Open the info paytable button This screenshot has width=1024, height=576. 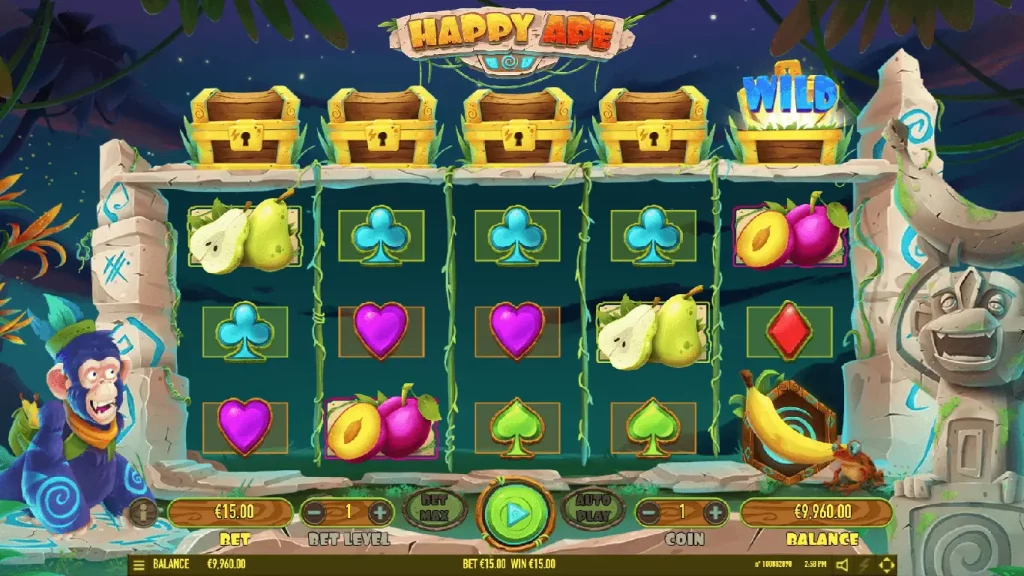point(142,513)
